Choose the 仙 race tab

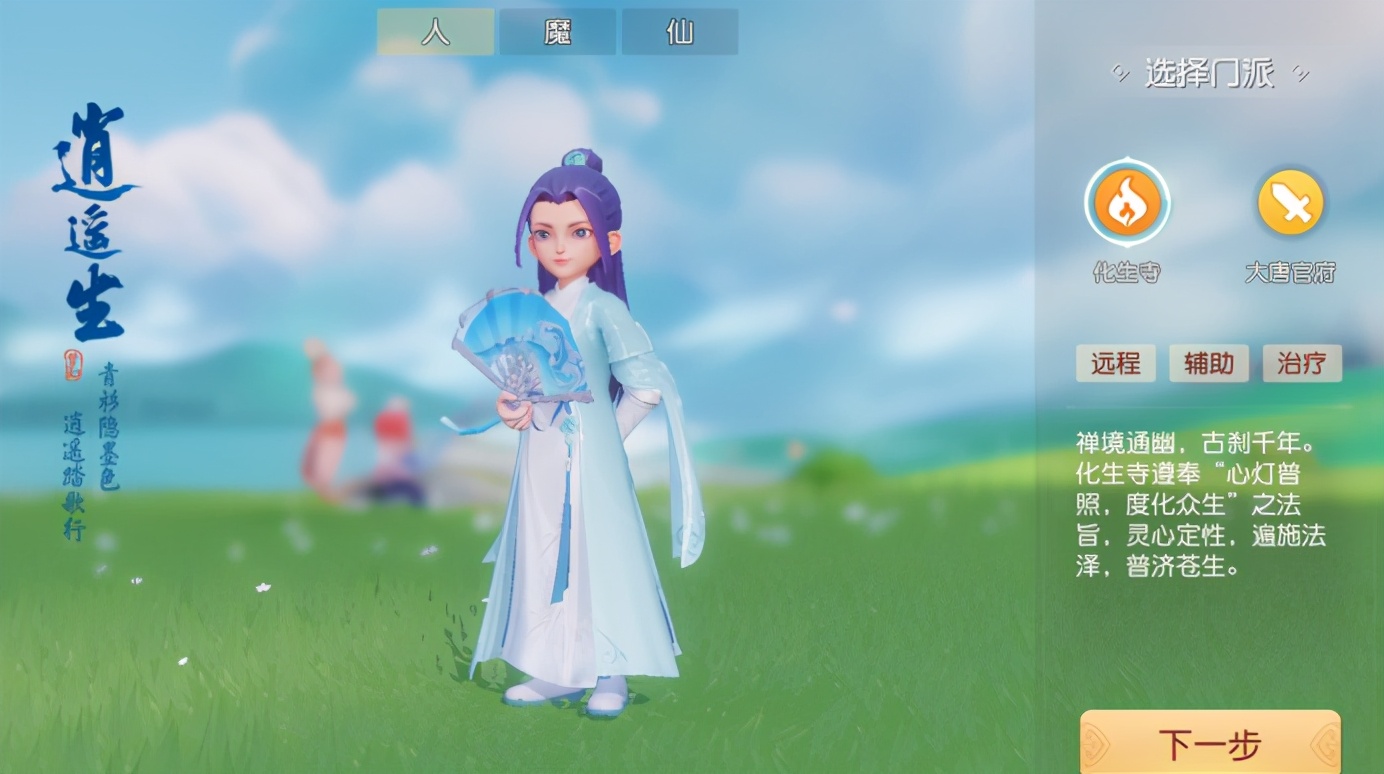680,32
